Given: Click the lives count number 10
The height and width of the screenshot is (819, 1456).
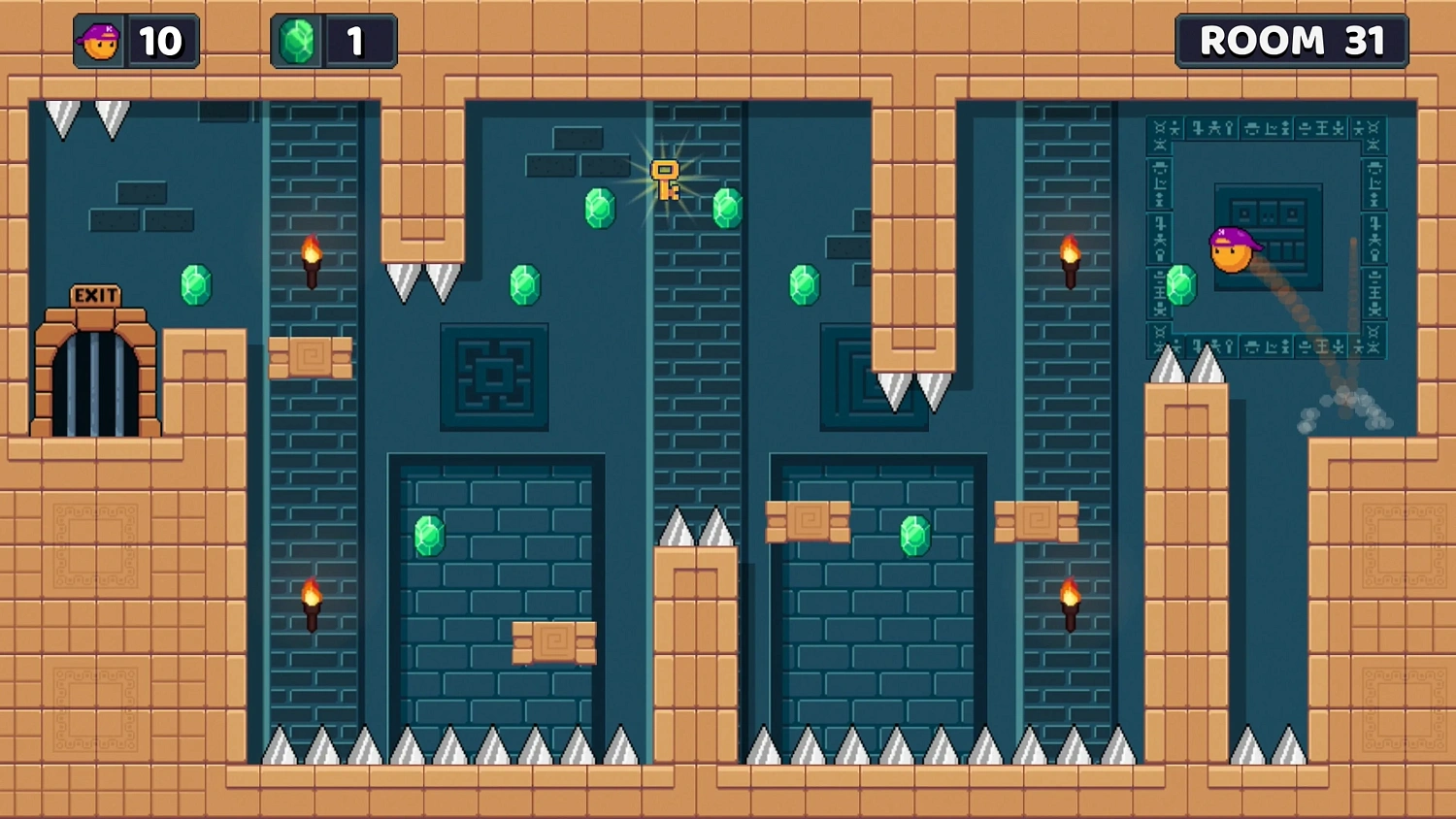Looking at the screenshot, I should (x=163, y=41).
